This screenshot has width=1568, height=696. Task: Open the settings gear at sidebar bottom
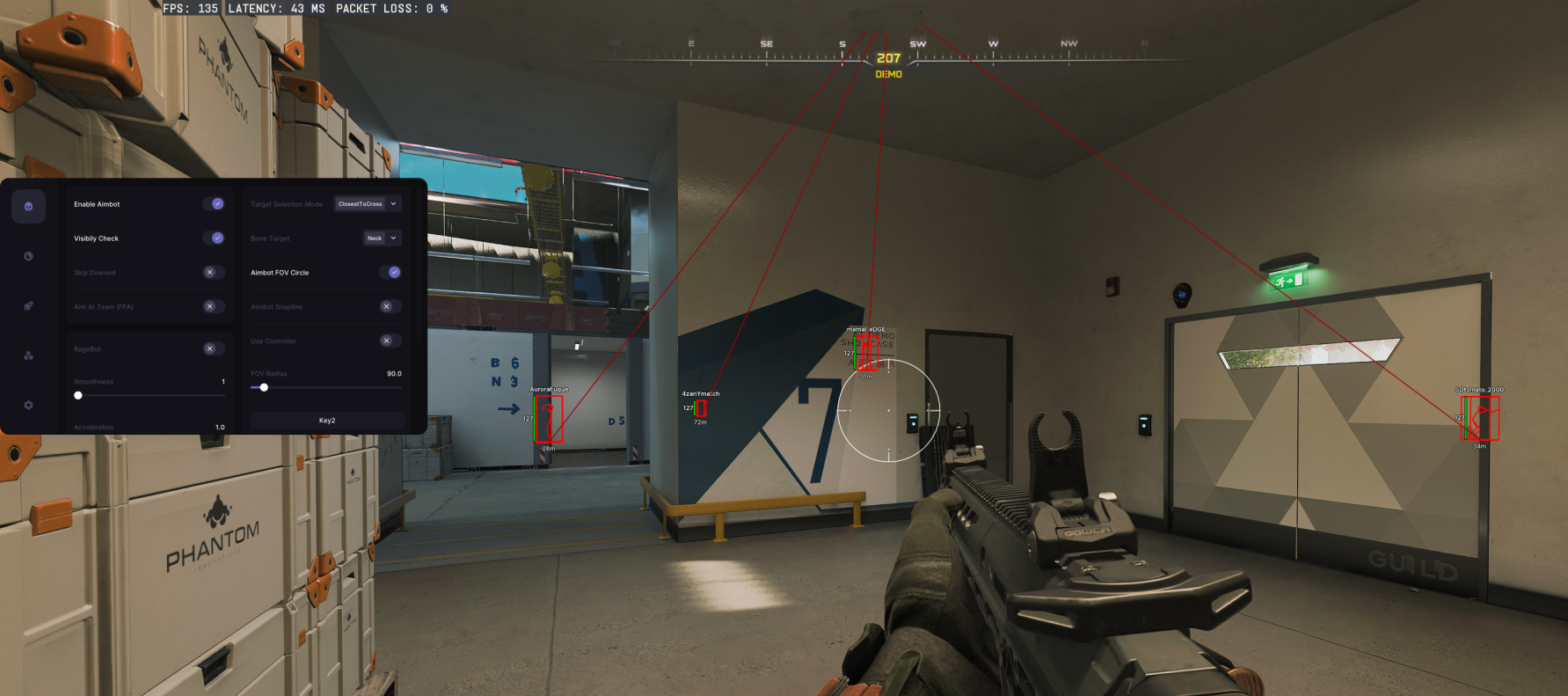pos(27,405)
